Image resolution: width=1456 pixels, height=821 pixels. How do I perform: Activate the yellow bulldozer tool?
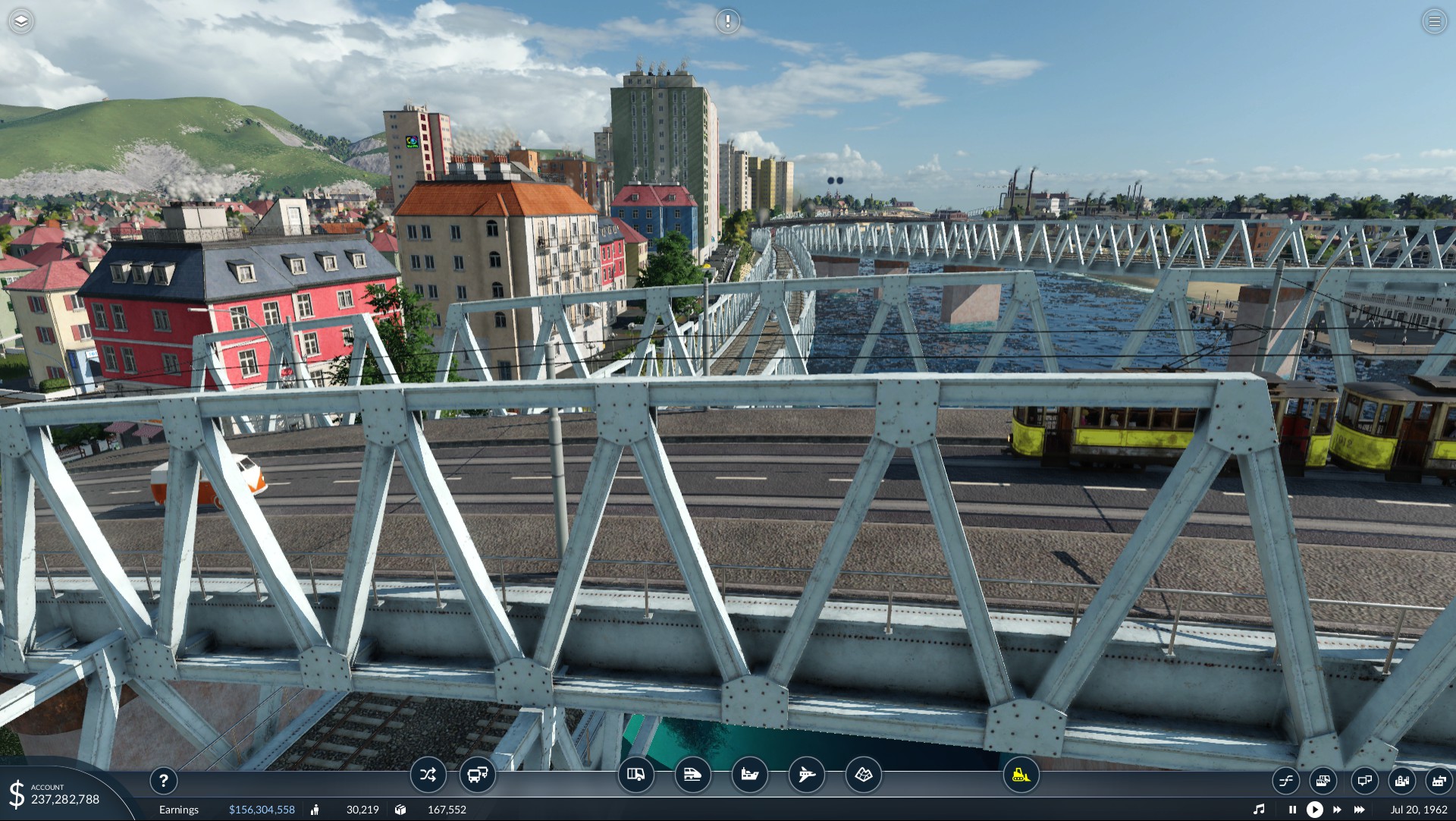tap(1021, 775)
